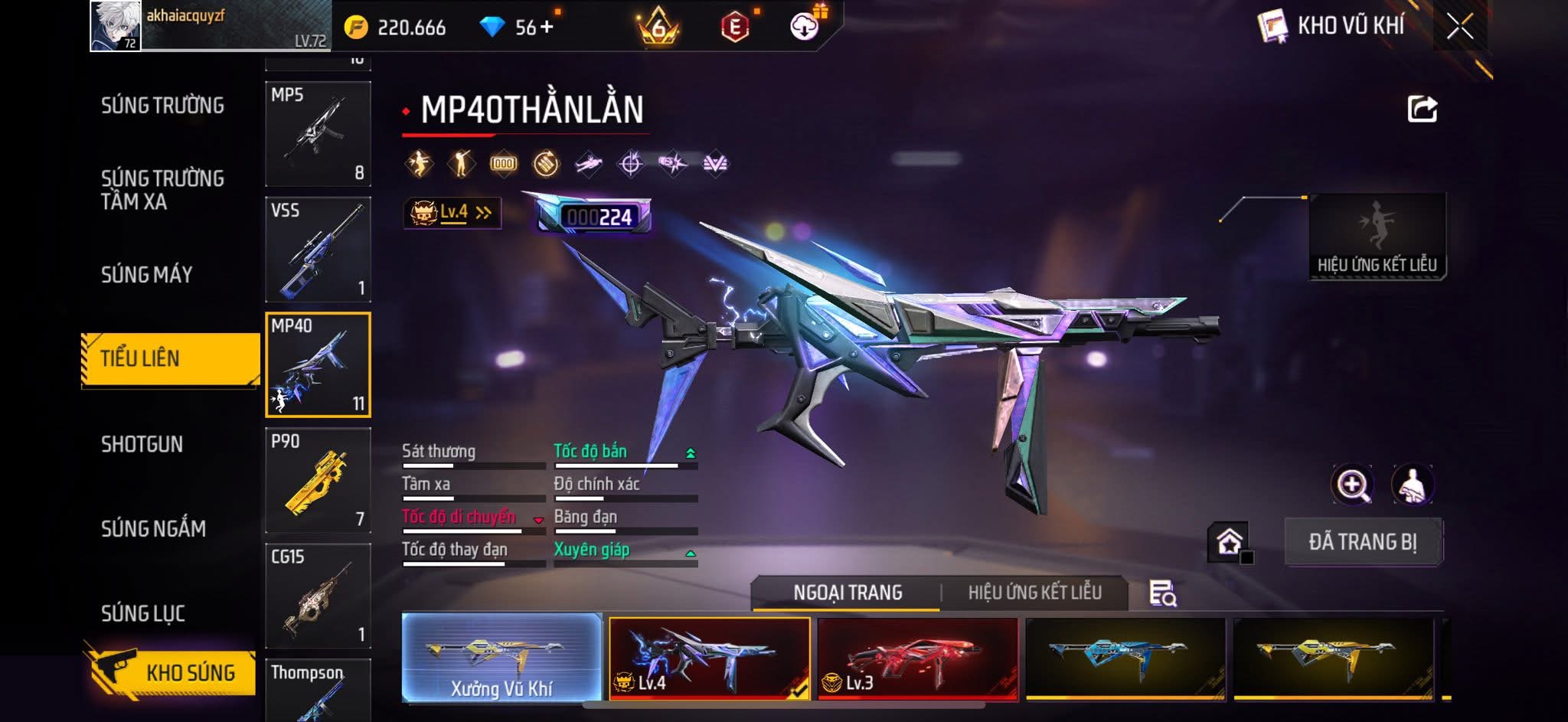This screenshot has width=1568, height=722.
Task: Open the Súng Máy weapon category
Action: [x=146, y=274]
